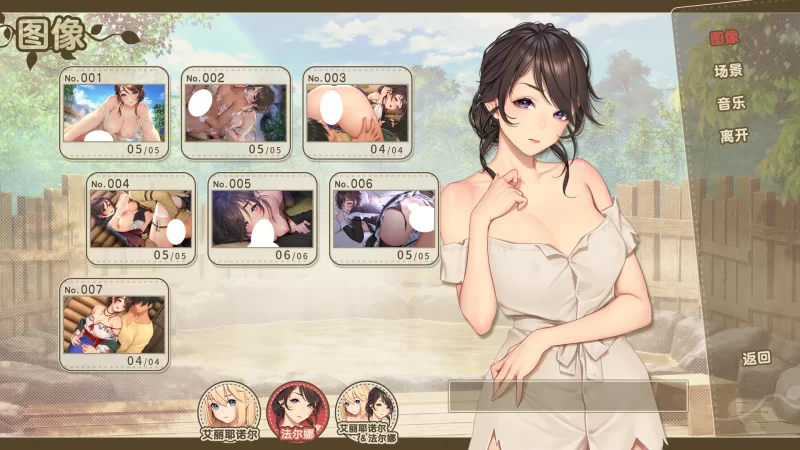Open gallery thumbnail No.001
The width and height of the screenshot is (800, 450).
pyautogui.click(x=113, y=112)
